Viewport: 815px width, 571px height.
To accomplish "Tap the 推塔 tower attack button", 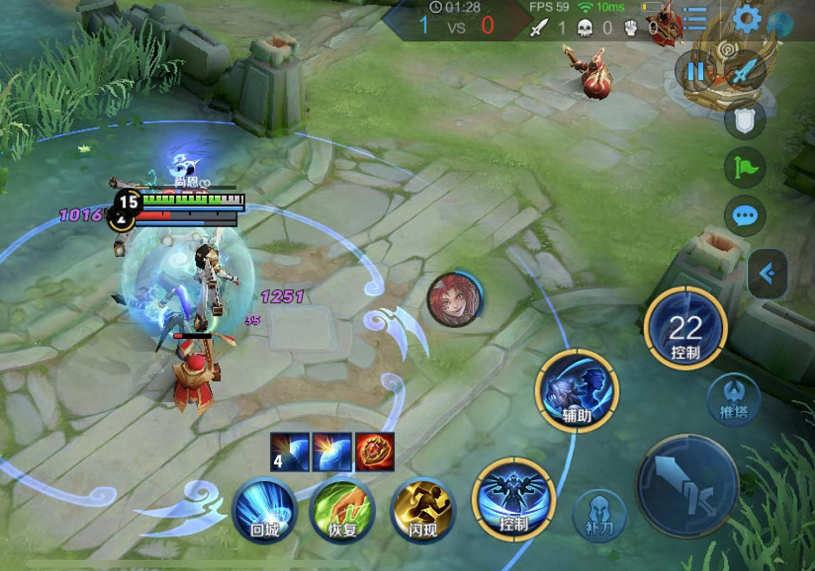I will click(734, 399).
